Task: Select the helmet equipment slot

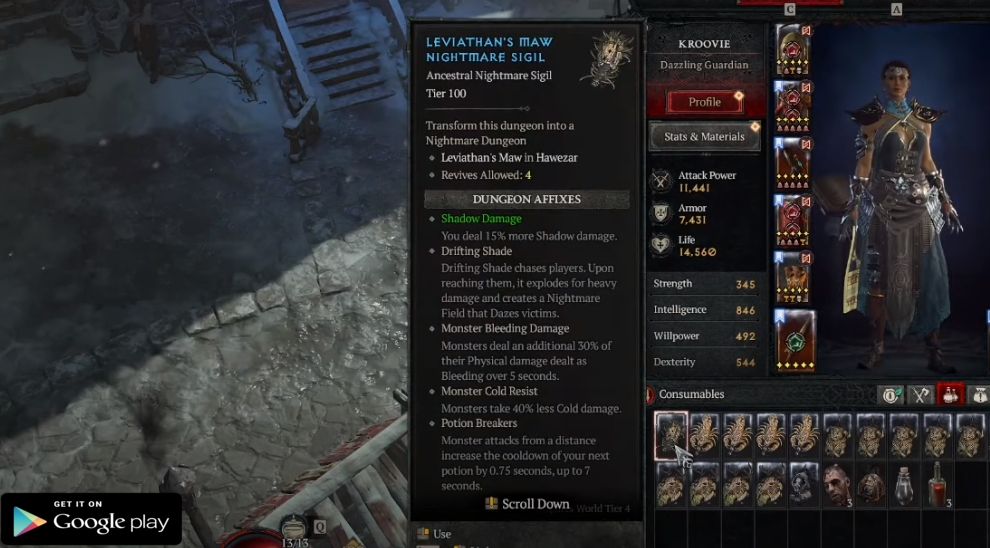Action: coord(793,49)
